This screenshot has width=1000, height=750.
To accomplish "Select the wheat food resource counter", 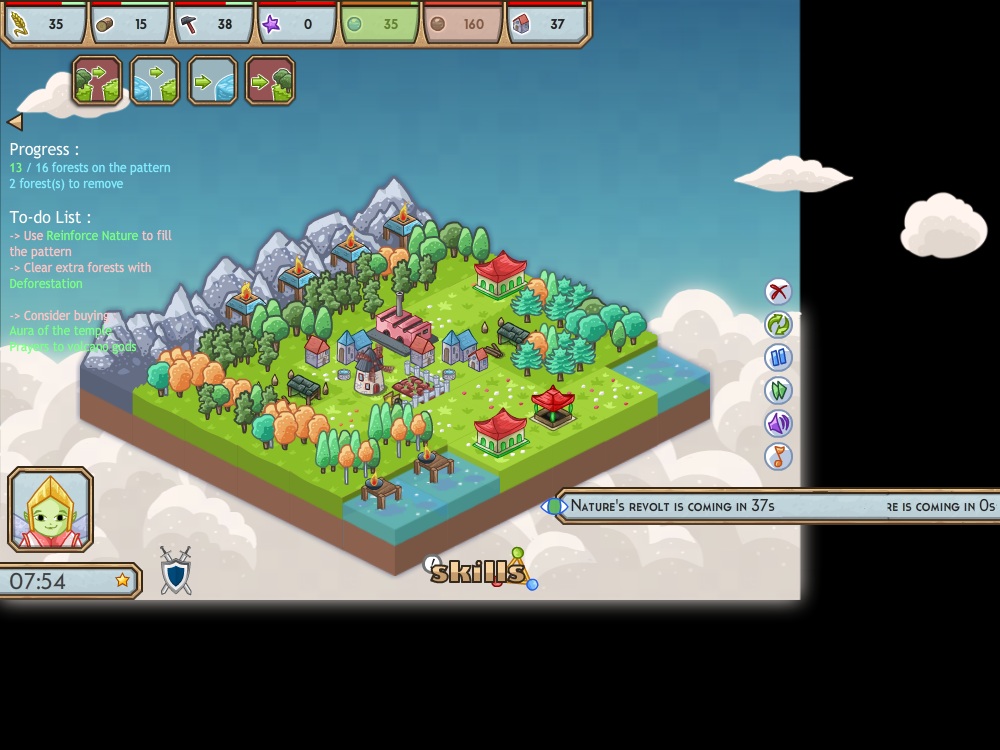I will point(46,24).
